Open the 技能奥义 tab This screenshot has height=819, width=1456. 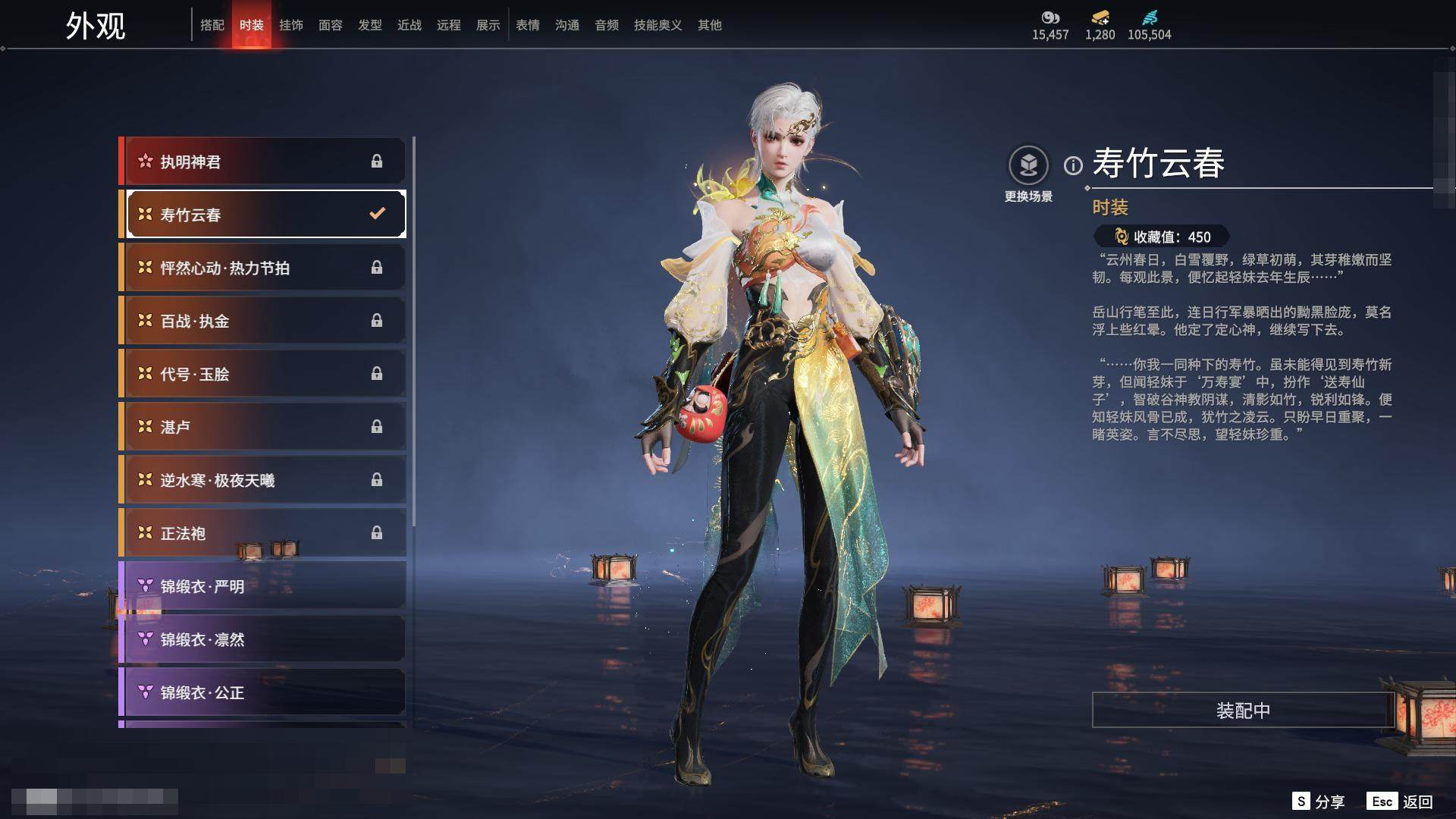coord(657,25)
